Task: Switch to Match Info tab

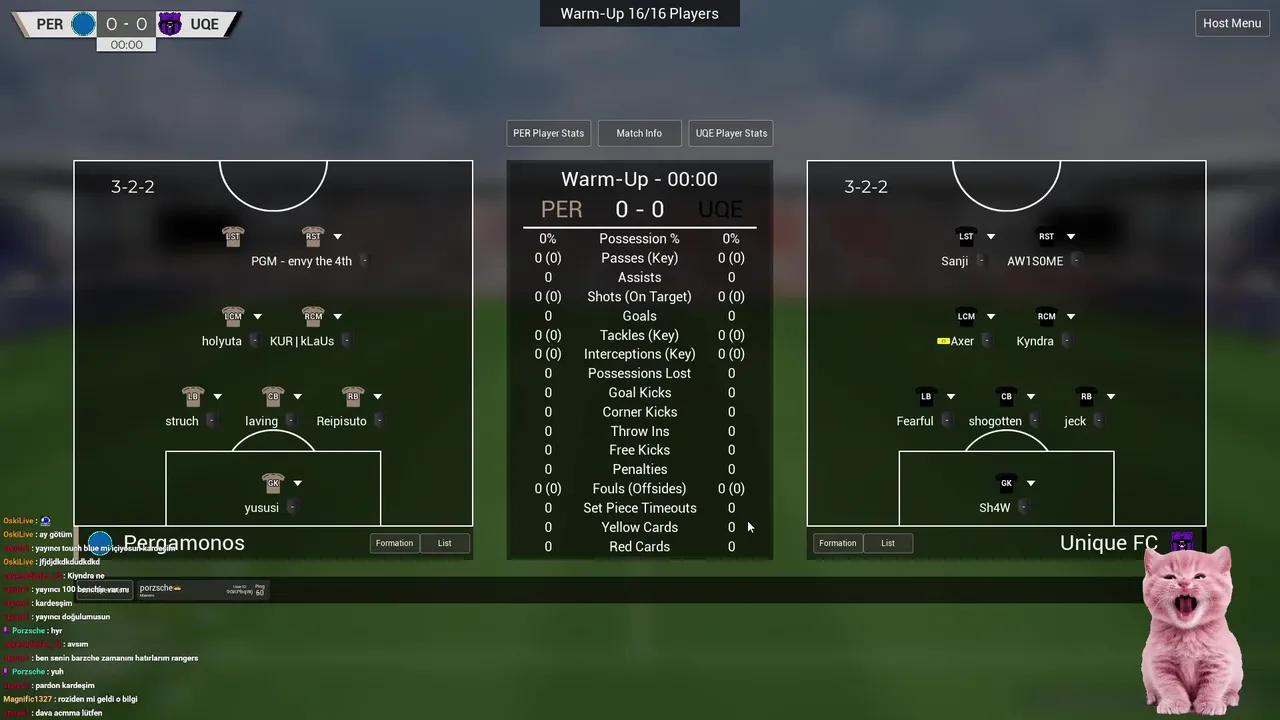Action: 639,133
